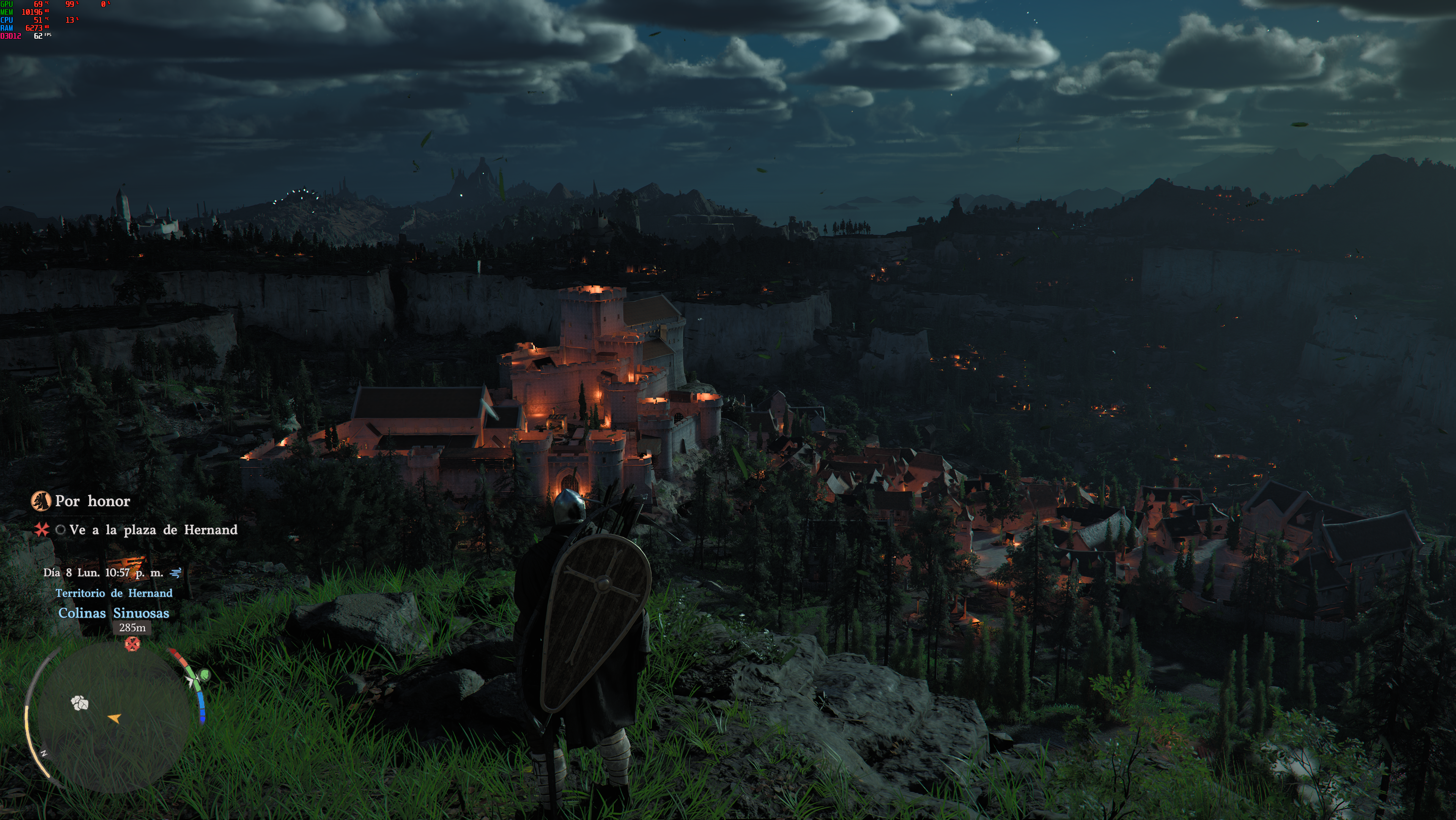The height and width of the screenshot is (820, 1456).
Task: Open the "Por honor" quest tracker
Action: tap(92, 501)
